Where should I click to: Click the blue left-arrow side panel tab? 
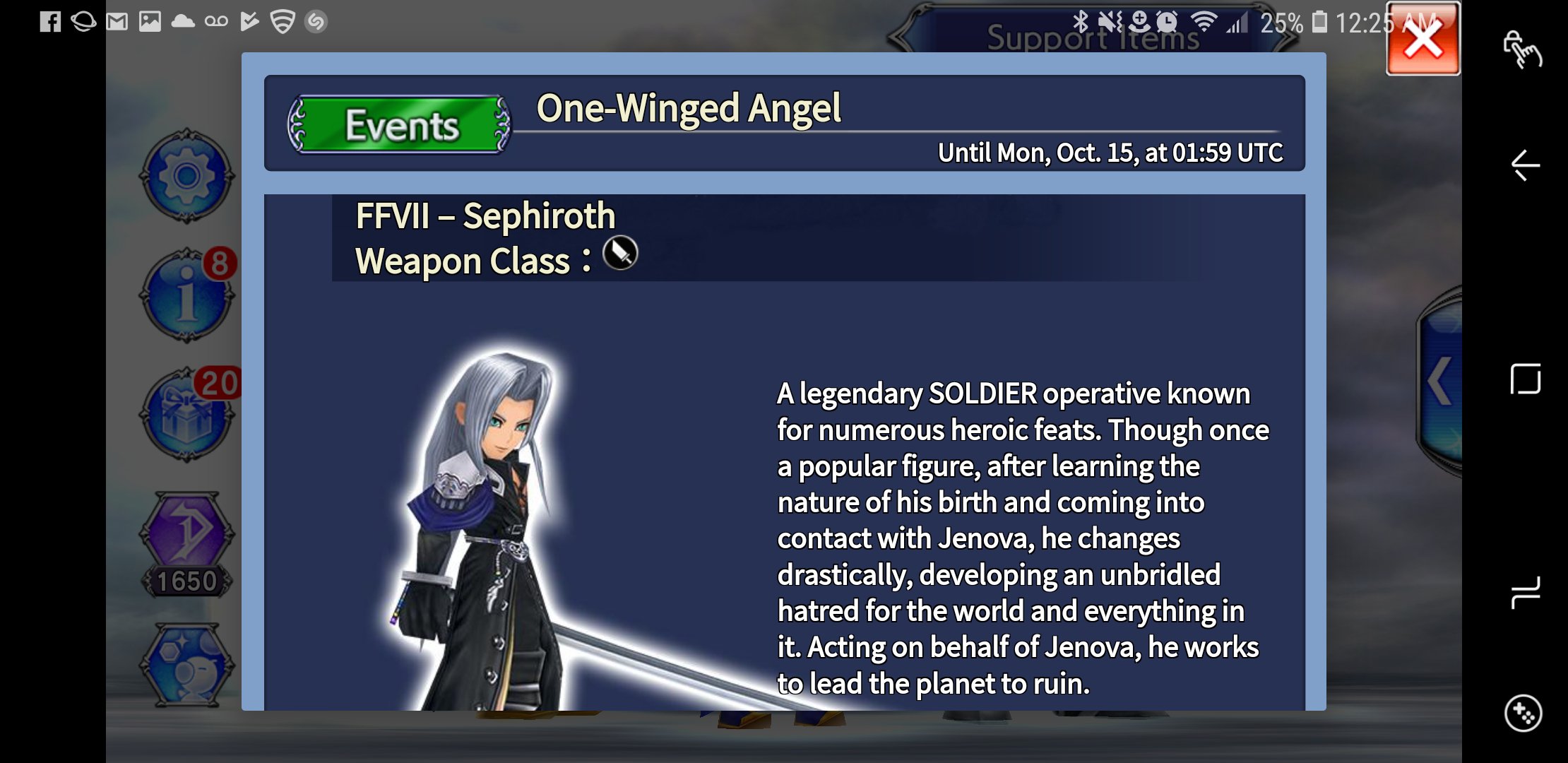pos(1441,381)
